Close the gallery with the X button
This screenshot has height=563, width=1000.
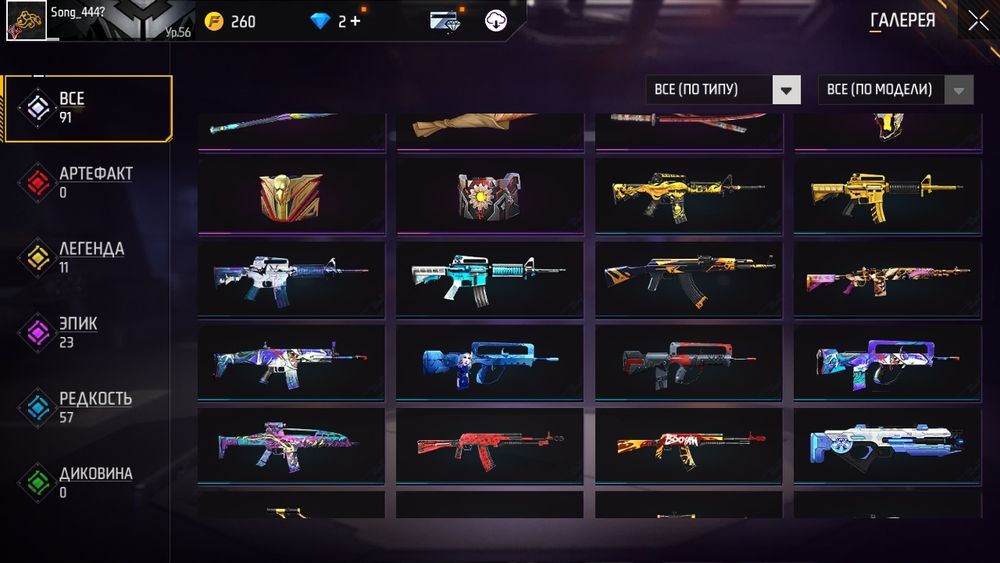976,20
